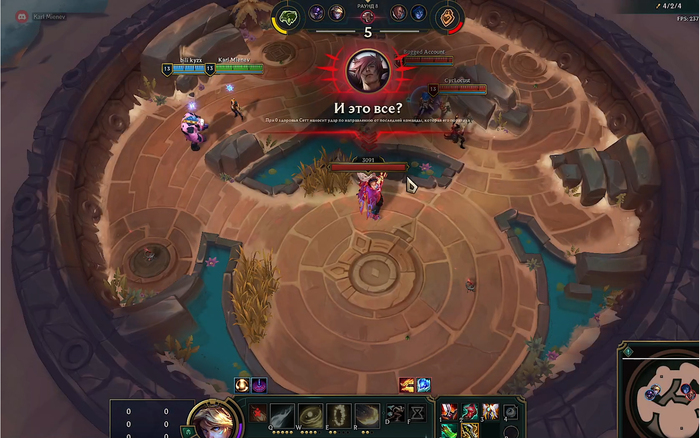The width and height of the screenshot is (700, 438).
Task: Activate the Q ability icon
Action: [283, 415]
